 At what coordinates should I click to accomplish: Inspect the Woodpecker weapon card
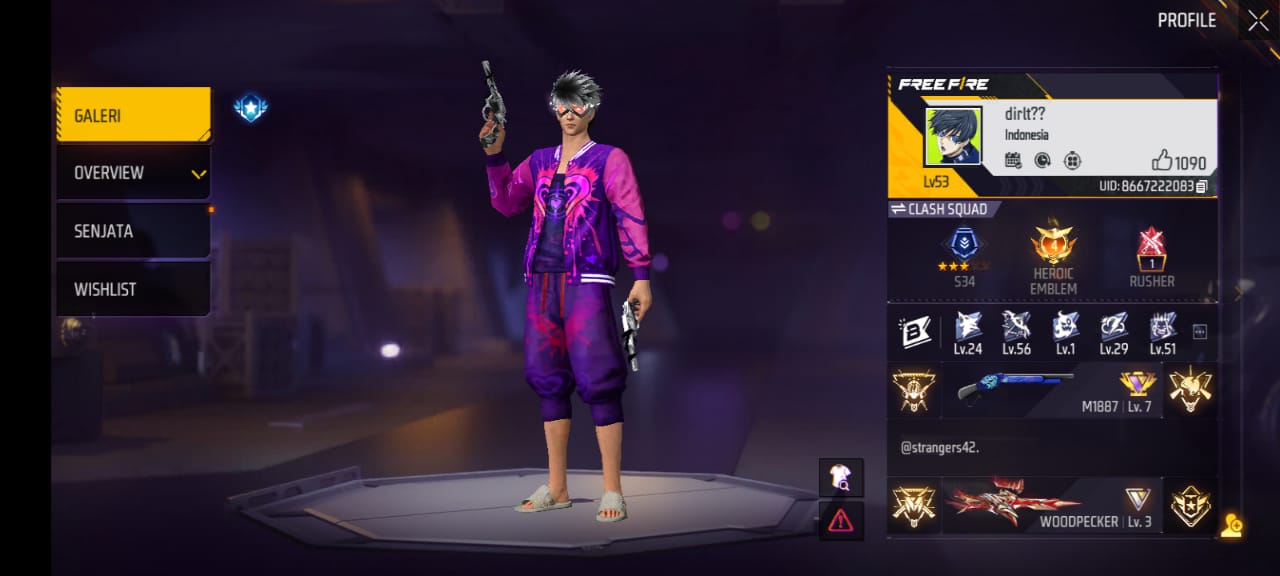1052,505
